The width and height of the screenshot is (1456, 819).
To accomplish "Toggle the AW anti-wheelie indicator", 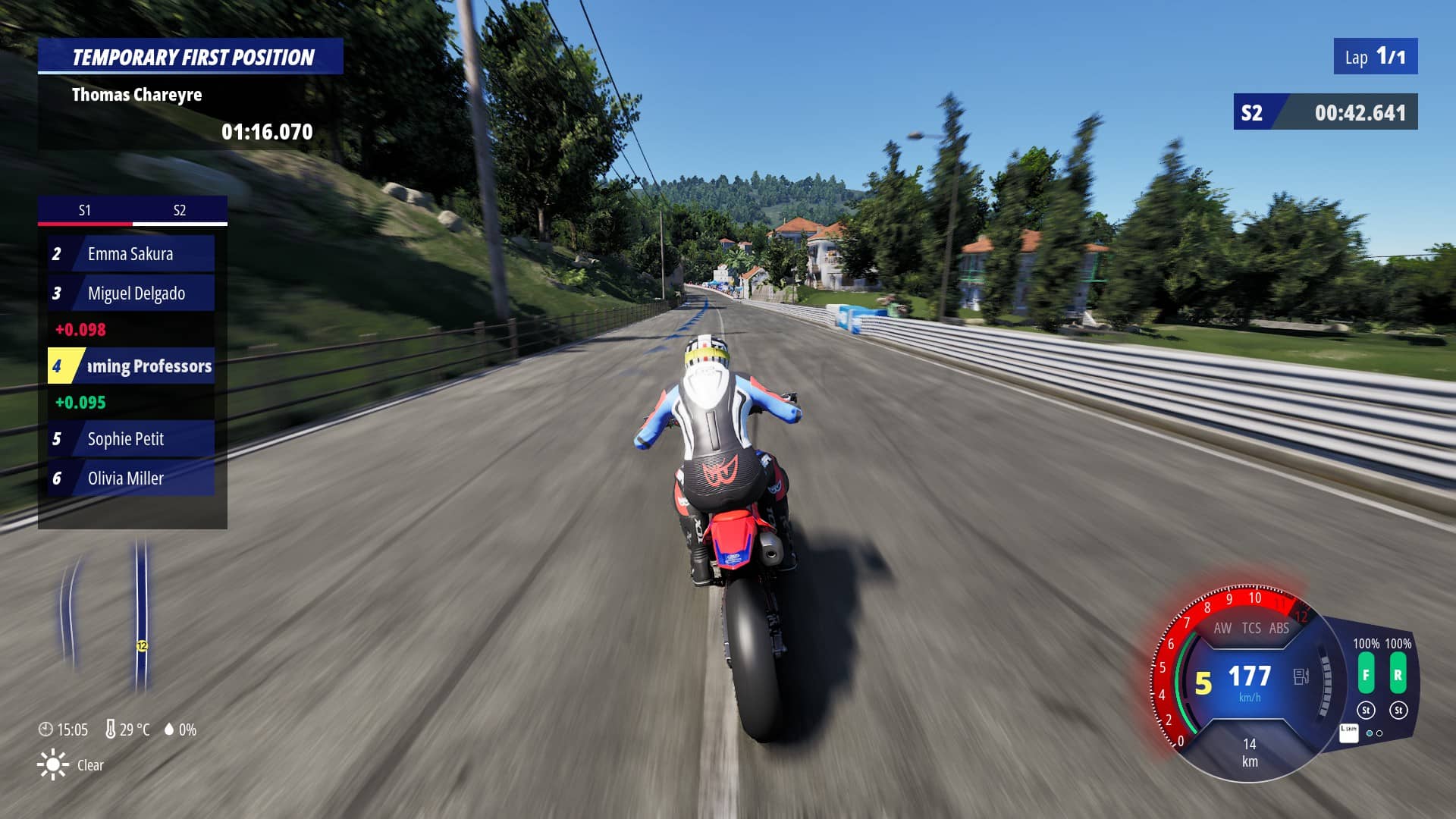I will 1222,628.
